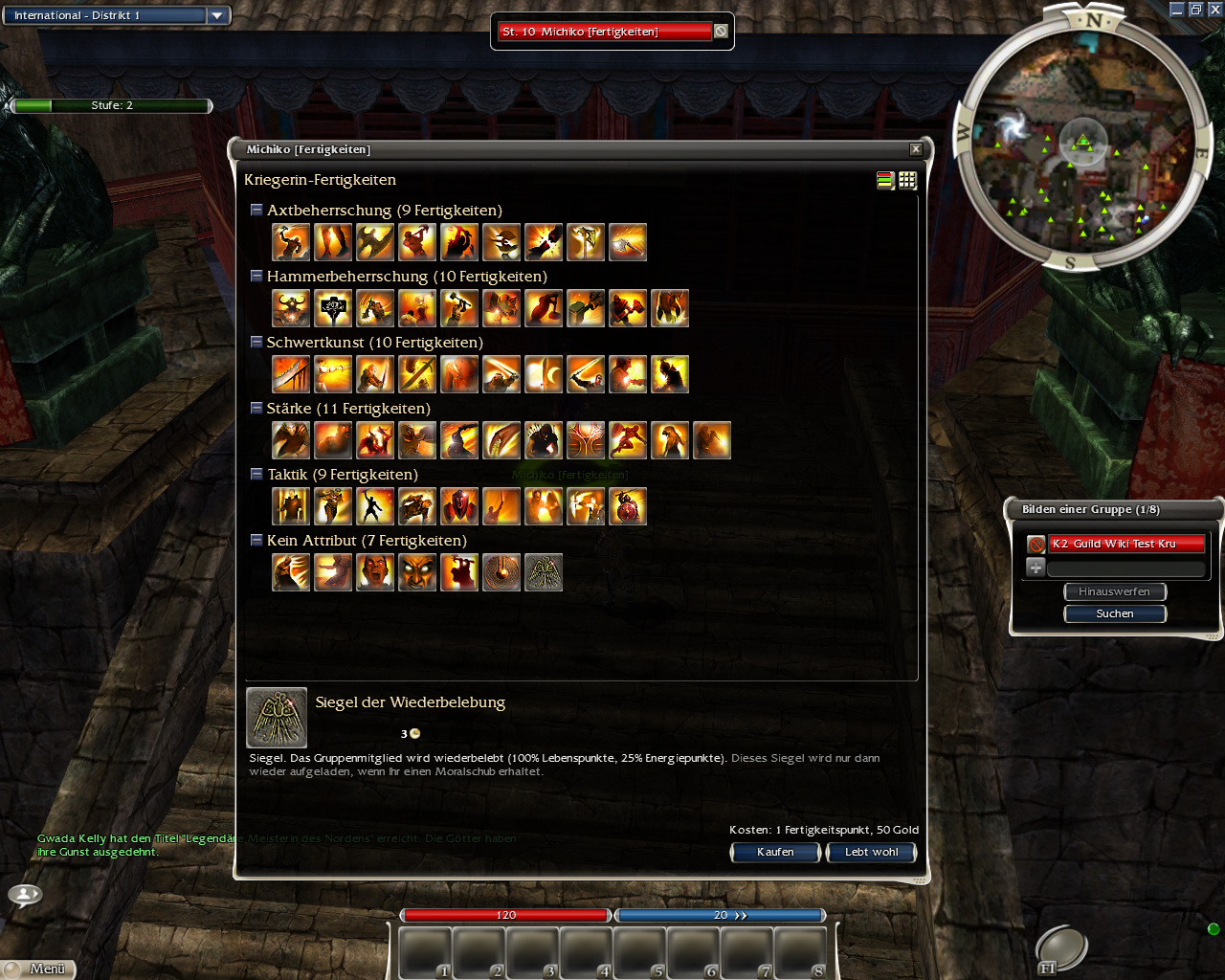This screenshot has width=1225, height=980.
Task: Cancel the Michiko target selection
Action: tap(721, 32)
